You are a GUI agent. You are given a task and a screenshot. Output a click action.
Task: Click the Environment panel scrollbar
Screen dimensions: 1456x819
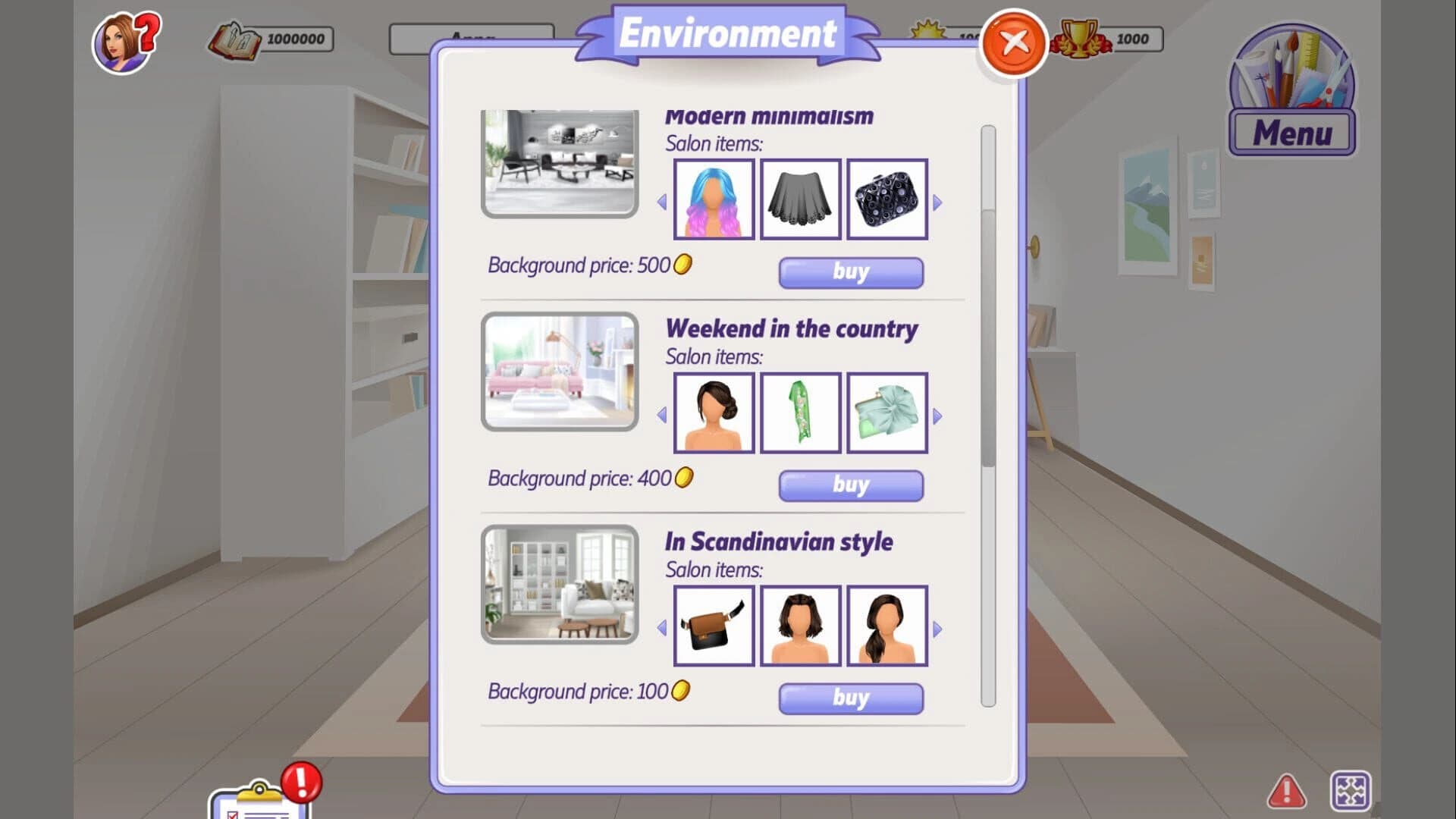pyautogui.click(x=987, y=303)
